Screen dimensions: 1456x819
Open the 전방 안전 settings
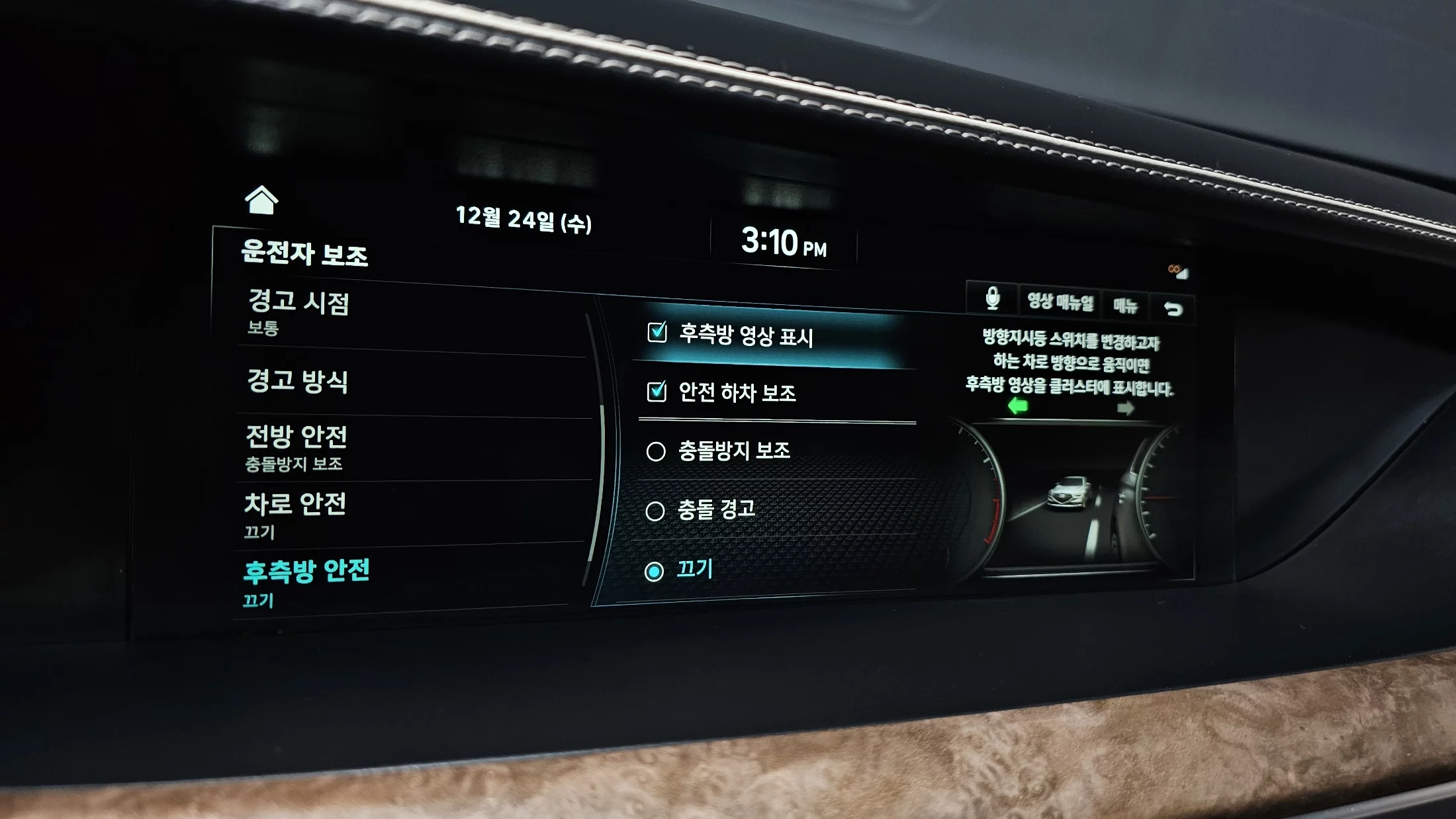pyautogui.click(x=296, y=447)
